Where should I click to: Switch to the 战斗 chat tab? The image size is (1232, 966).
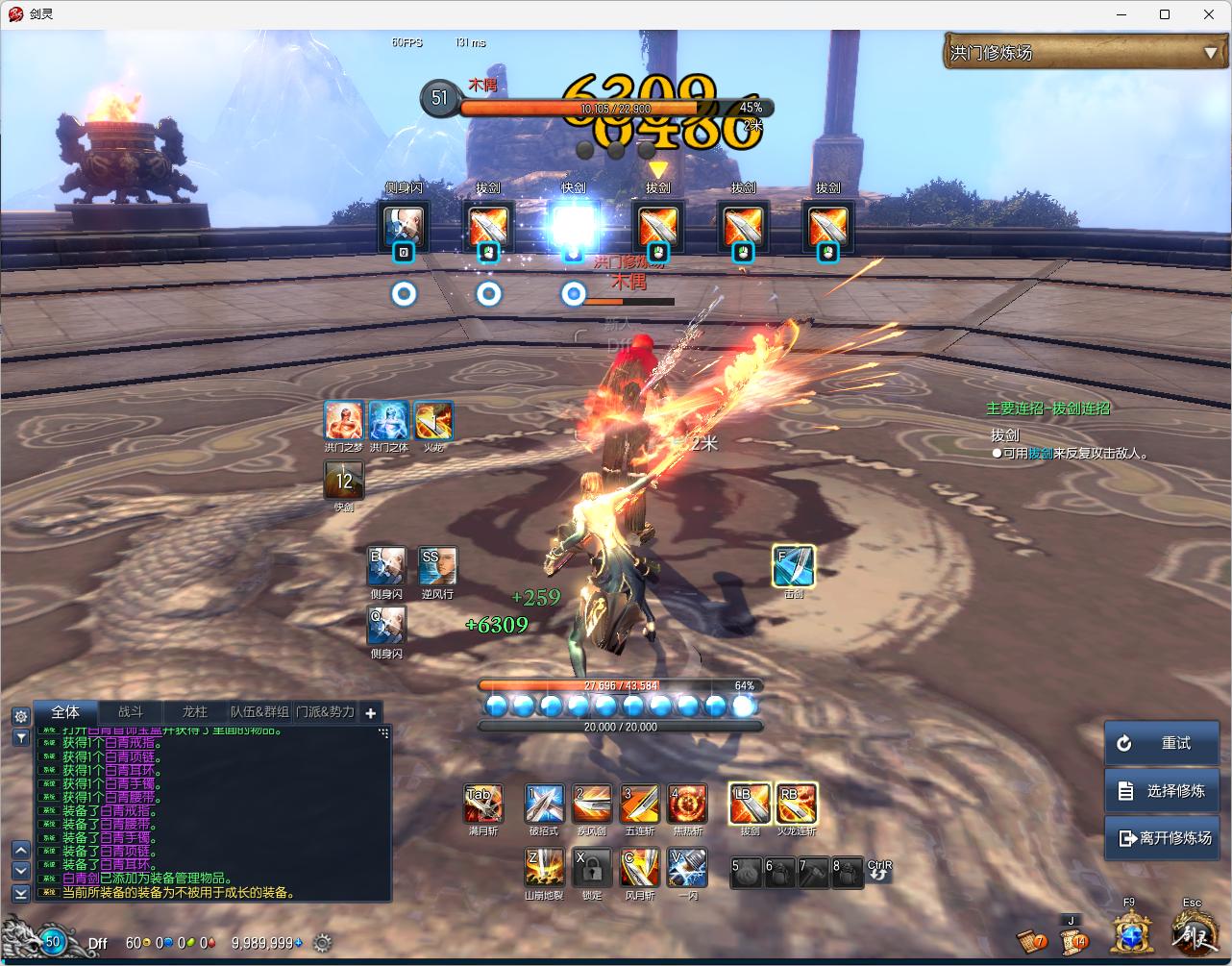click(x=131, y=712)
